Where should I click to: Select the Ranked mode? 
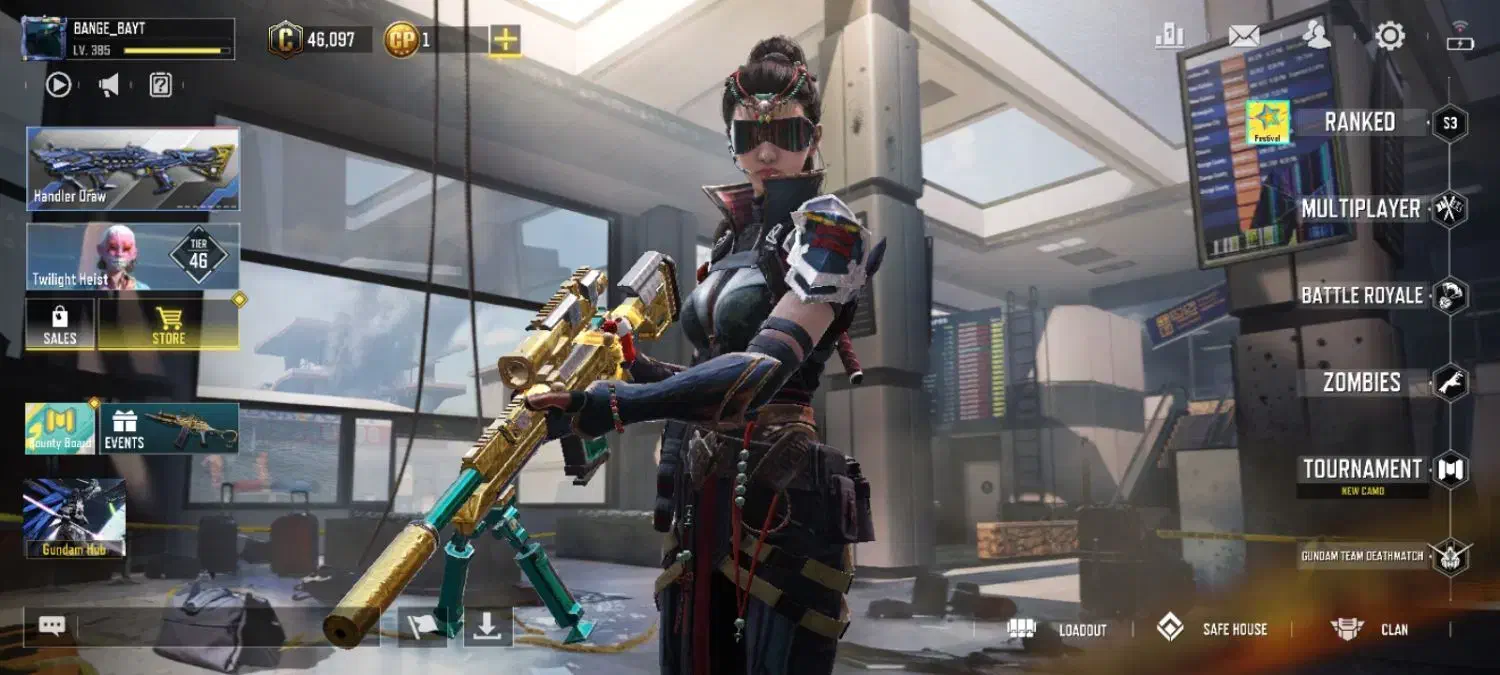click(1360, 123)
